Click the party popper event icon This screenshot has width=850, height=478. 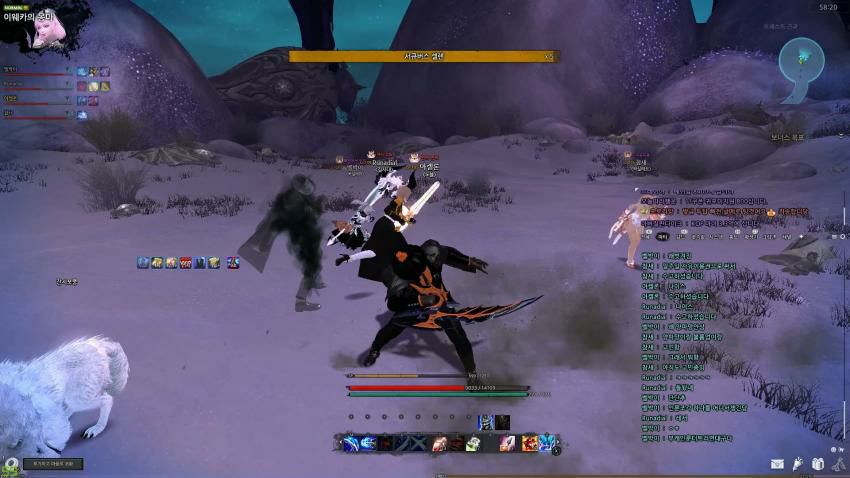click(797, 463)
